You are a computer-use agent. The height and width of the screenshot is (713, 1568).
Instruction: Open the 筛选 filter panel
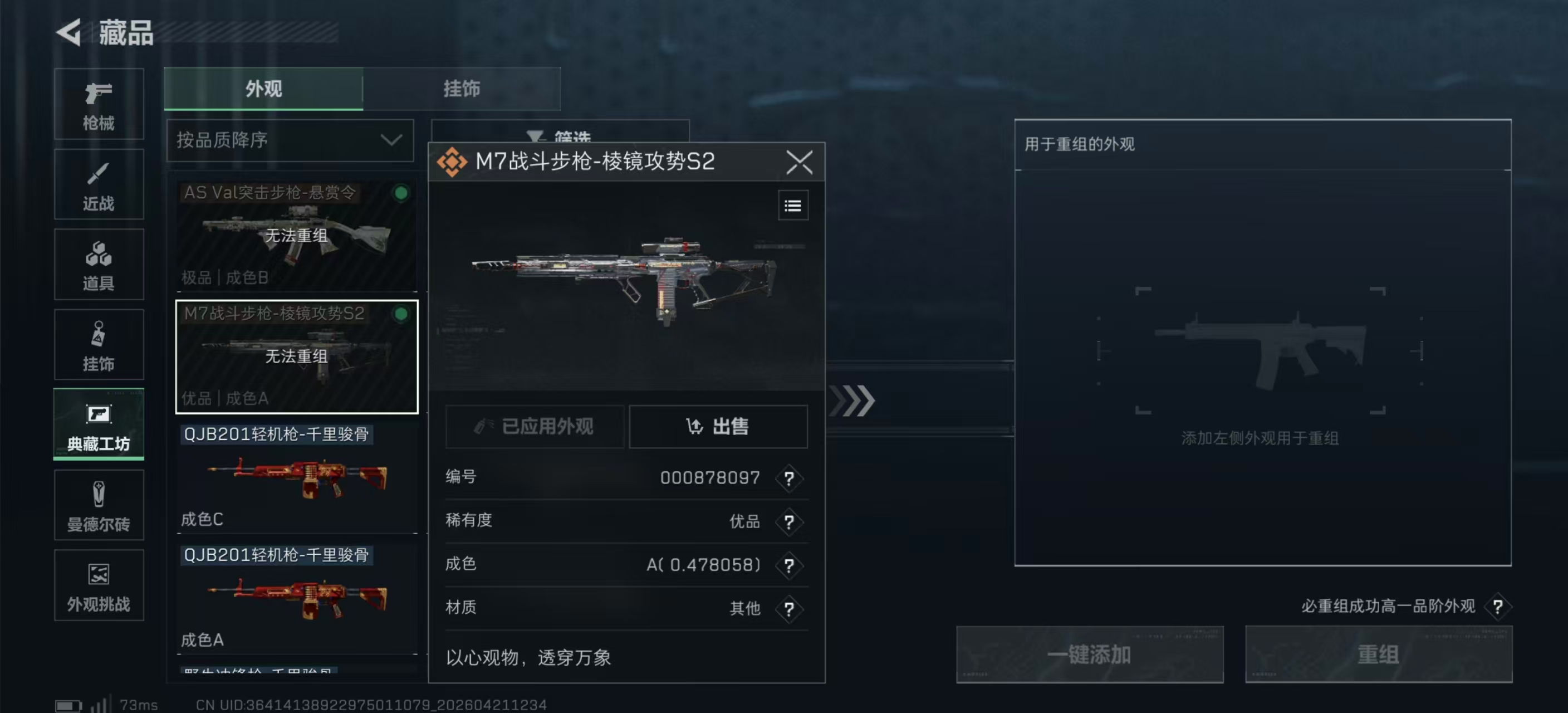560,135
